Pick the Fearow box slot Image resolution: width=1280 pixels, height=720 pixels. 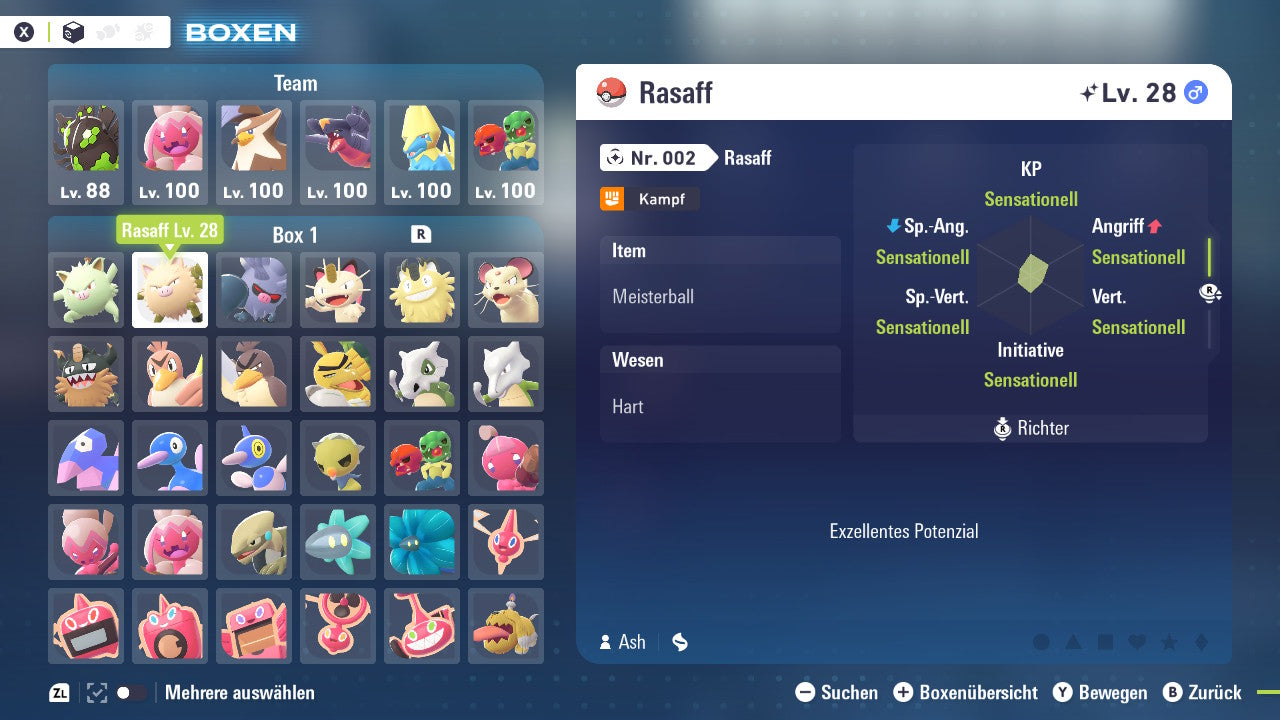(254, 374)
